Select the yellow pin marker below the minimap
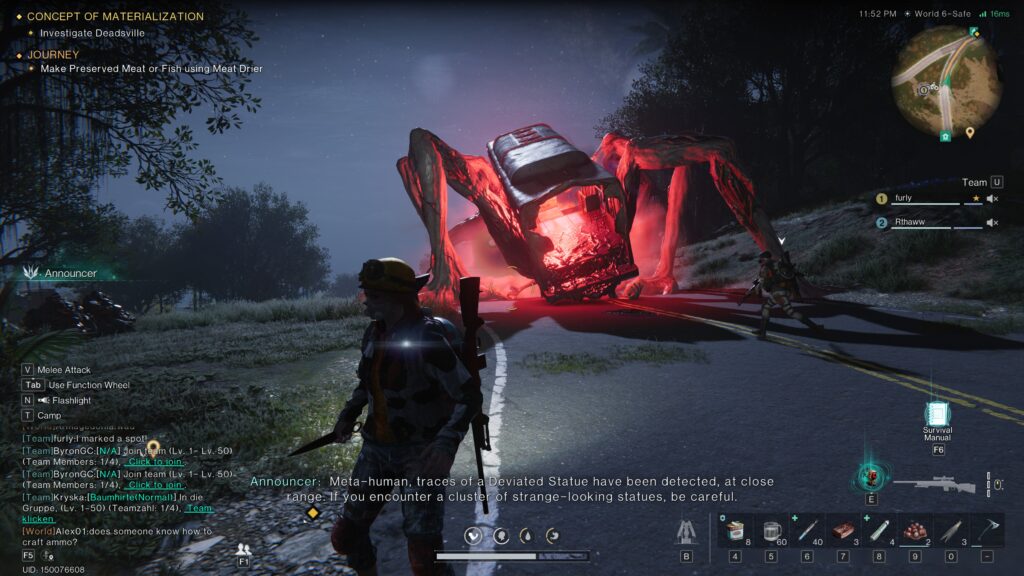 (969, 131)
